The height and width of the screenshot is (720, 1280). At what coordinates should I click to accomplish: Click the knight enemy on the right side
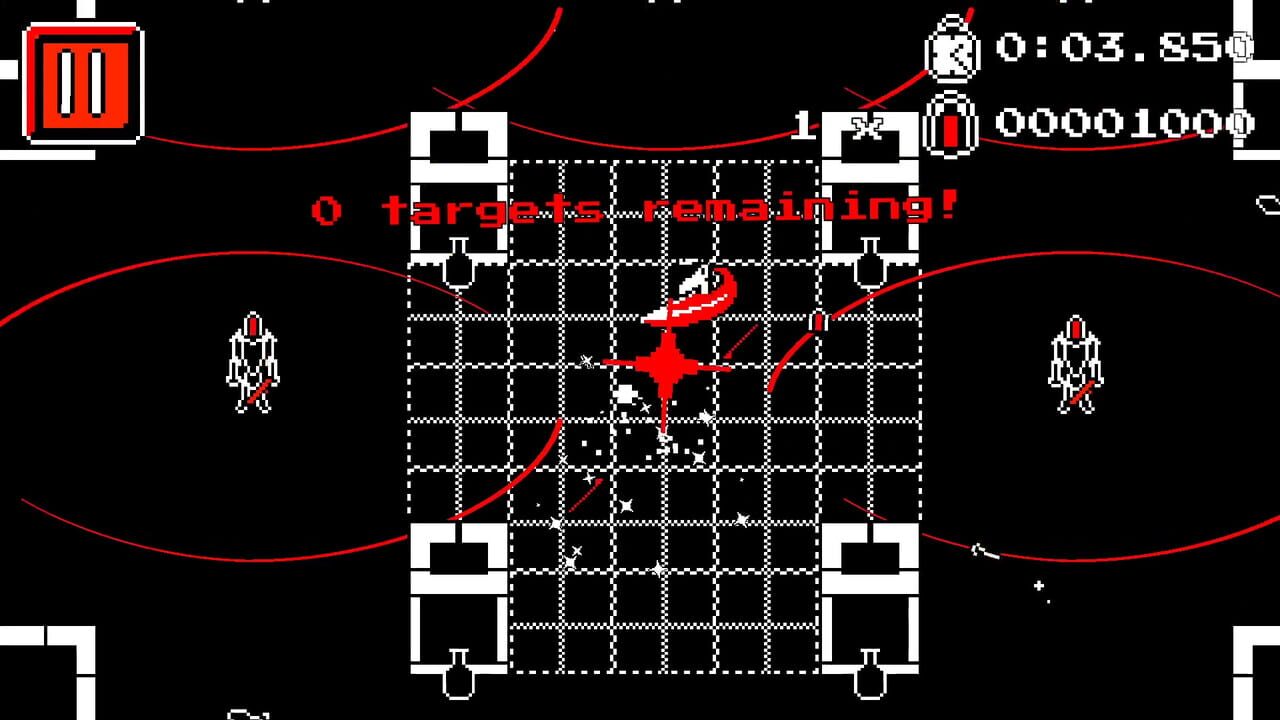point(1076,365)
